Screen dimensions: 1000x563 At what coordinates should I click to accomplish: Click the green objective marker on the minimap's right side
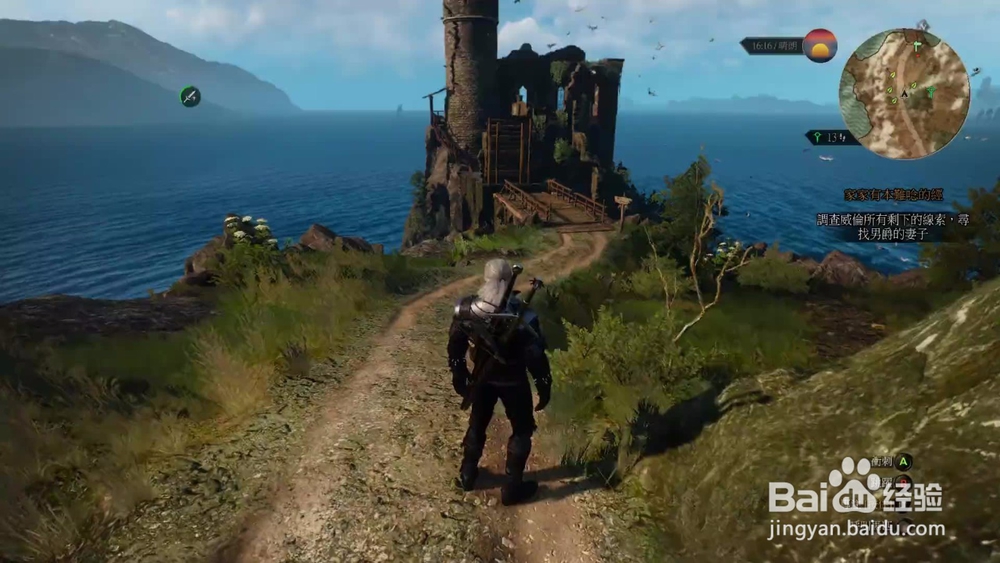[932, 92]
